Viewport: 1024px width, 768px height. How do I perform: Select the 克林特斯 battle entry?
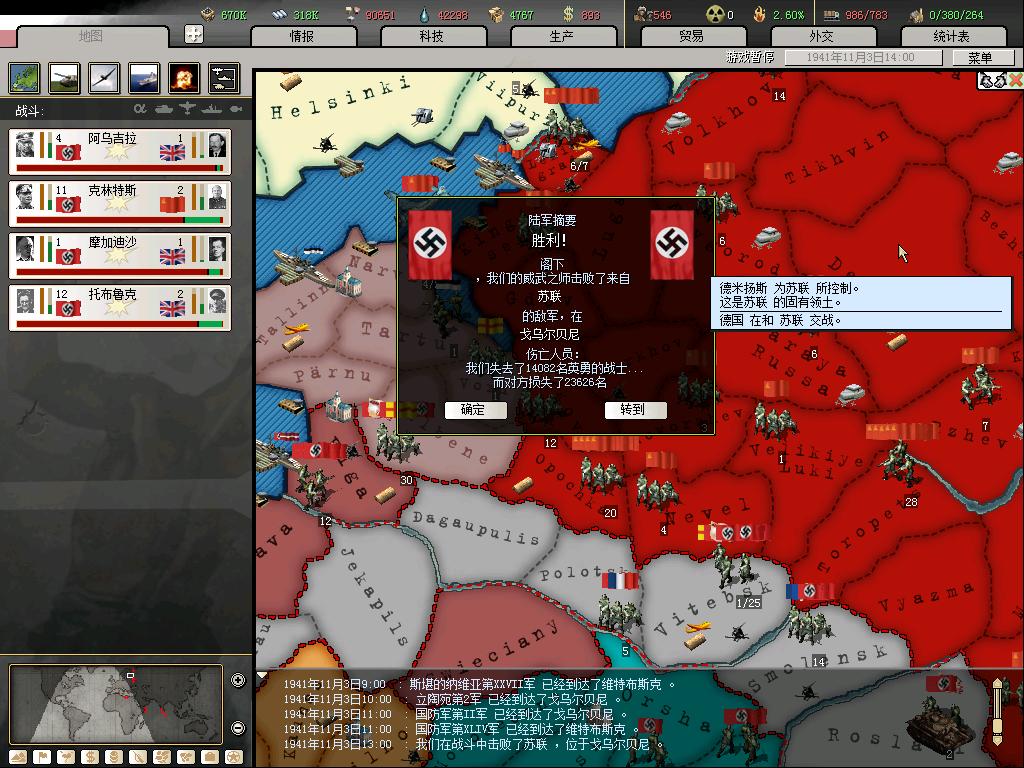pos(120,203)
